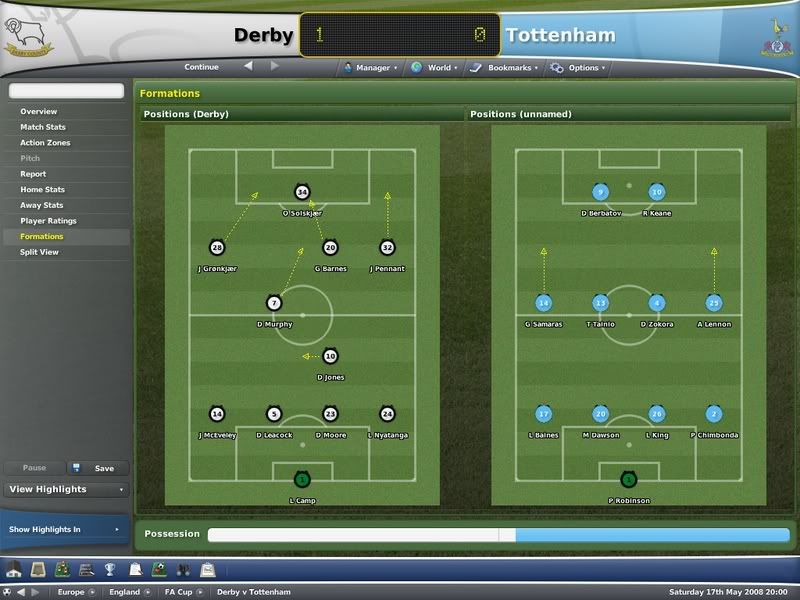Open the View Highlights dropdown
Viewport: 800px width, 600px height.
pyautogui.click(x=65, y=490)
